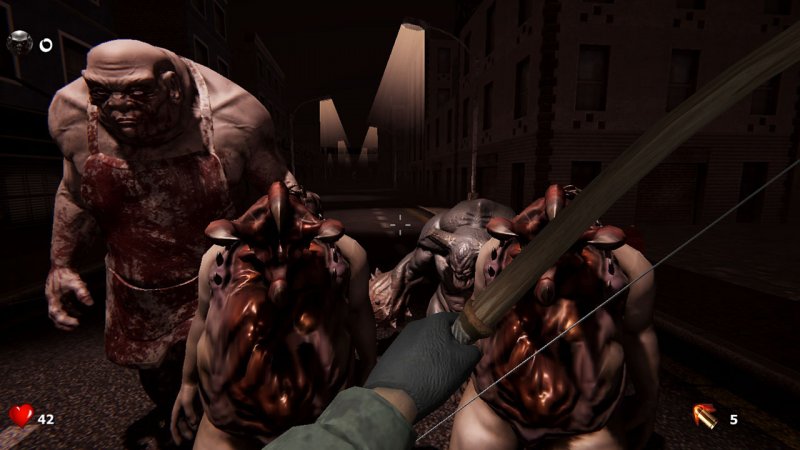
Task: Click the red heart health icon
Action: (x=21, y=415)
